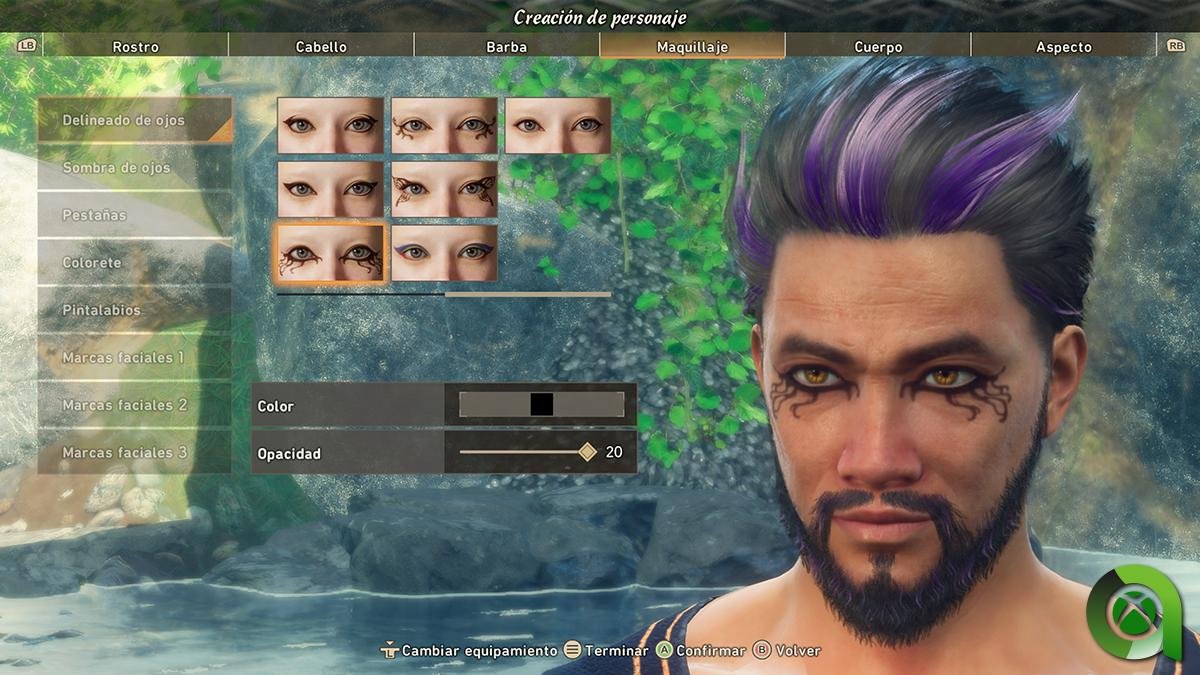Go to the Cuerpo tab
The height and width of the screenshot is (675, 1200).
pyautogui.click(x=878, y=47)
